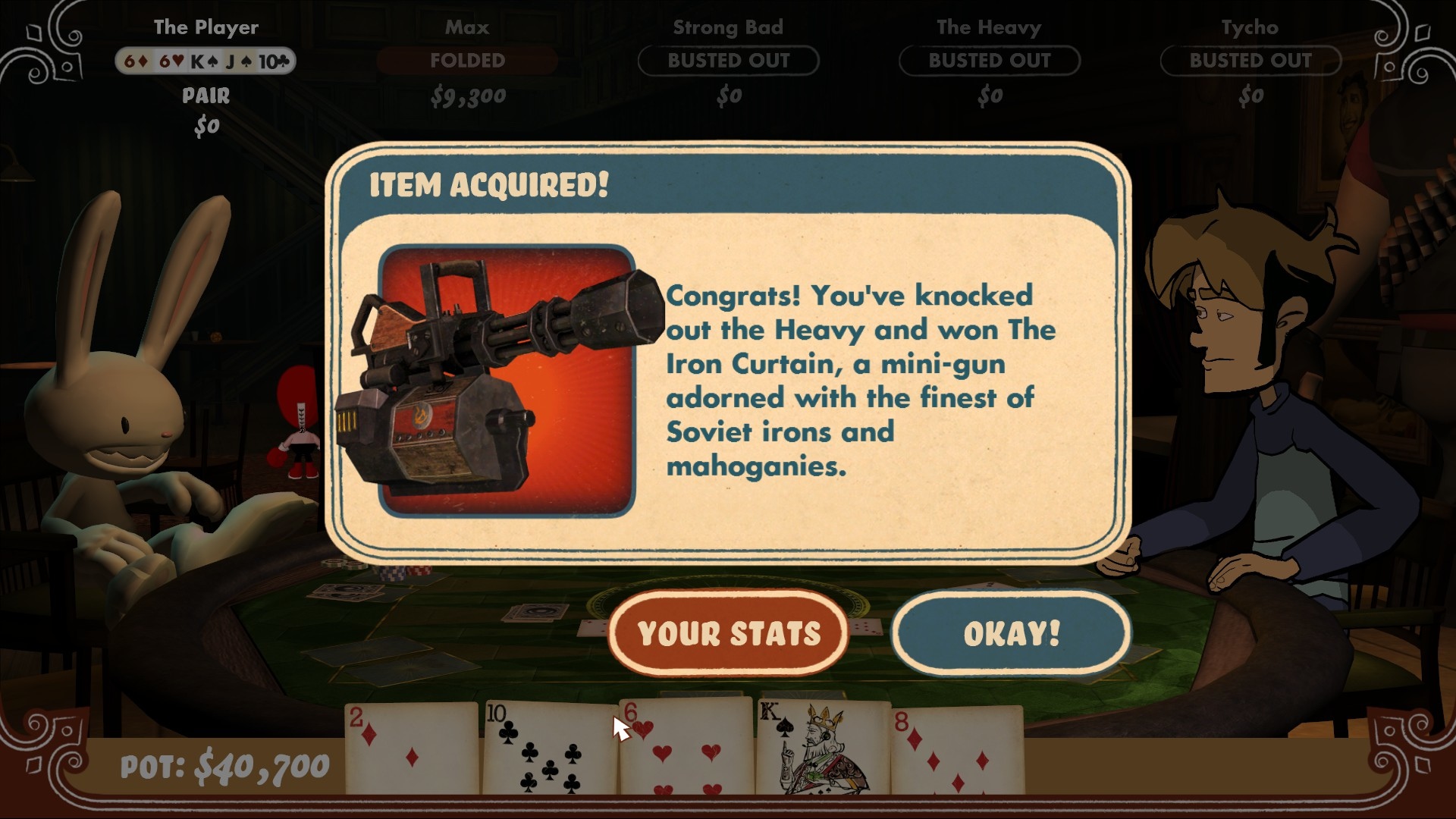Click the POT: $40,700 display
The height and width of the screenshot is (819, 1456).
click(x=224, y=766)
